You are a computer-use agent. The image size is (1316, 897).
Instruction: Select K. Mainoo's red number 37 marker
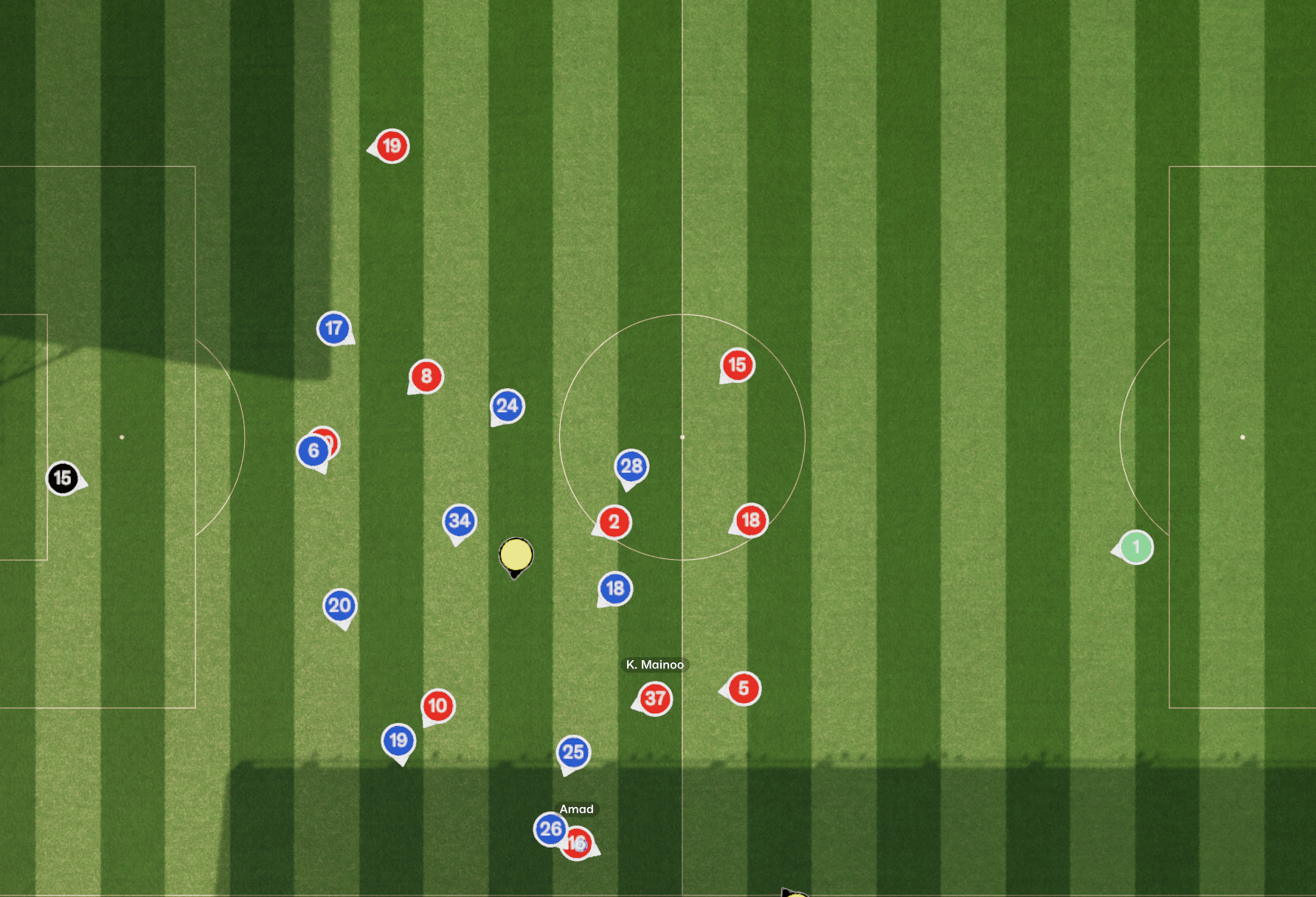pyautogui.click(x=655, y=699)
